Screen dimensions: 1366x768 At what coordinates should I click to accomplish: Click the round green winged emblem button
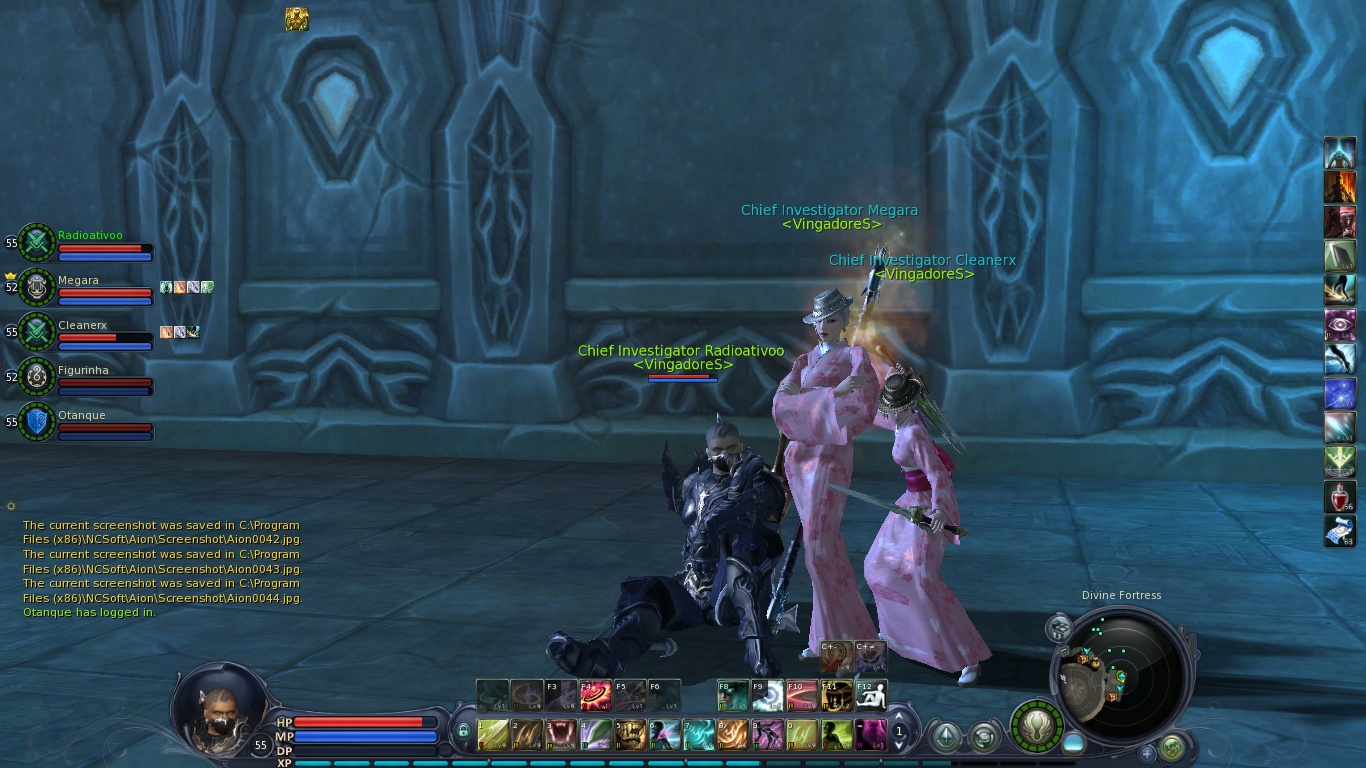coord(1036,725)
